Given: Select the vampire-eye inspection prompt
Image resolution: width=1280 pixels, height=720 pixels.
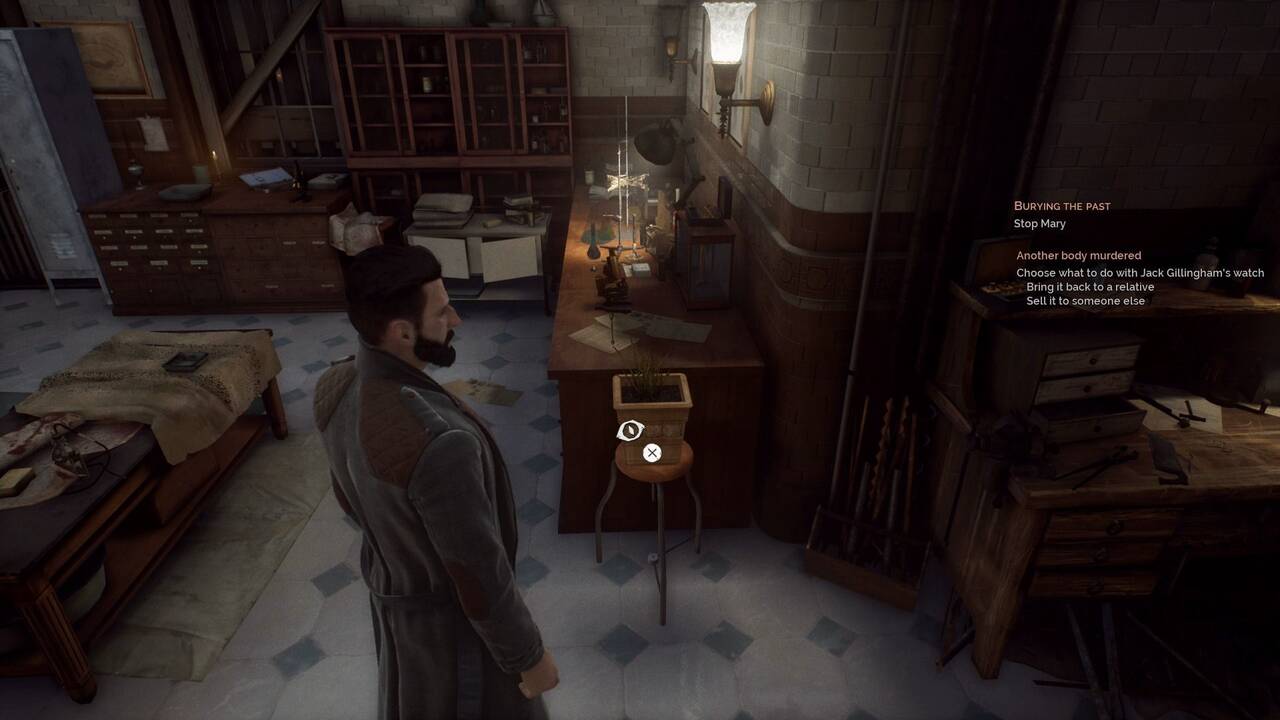Looking at the screenshot, I should (x=628, y=430).
